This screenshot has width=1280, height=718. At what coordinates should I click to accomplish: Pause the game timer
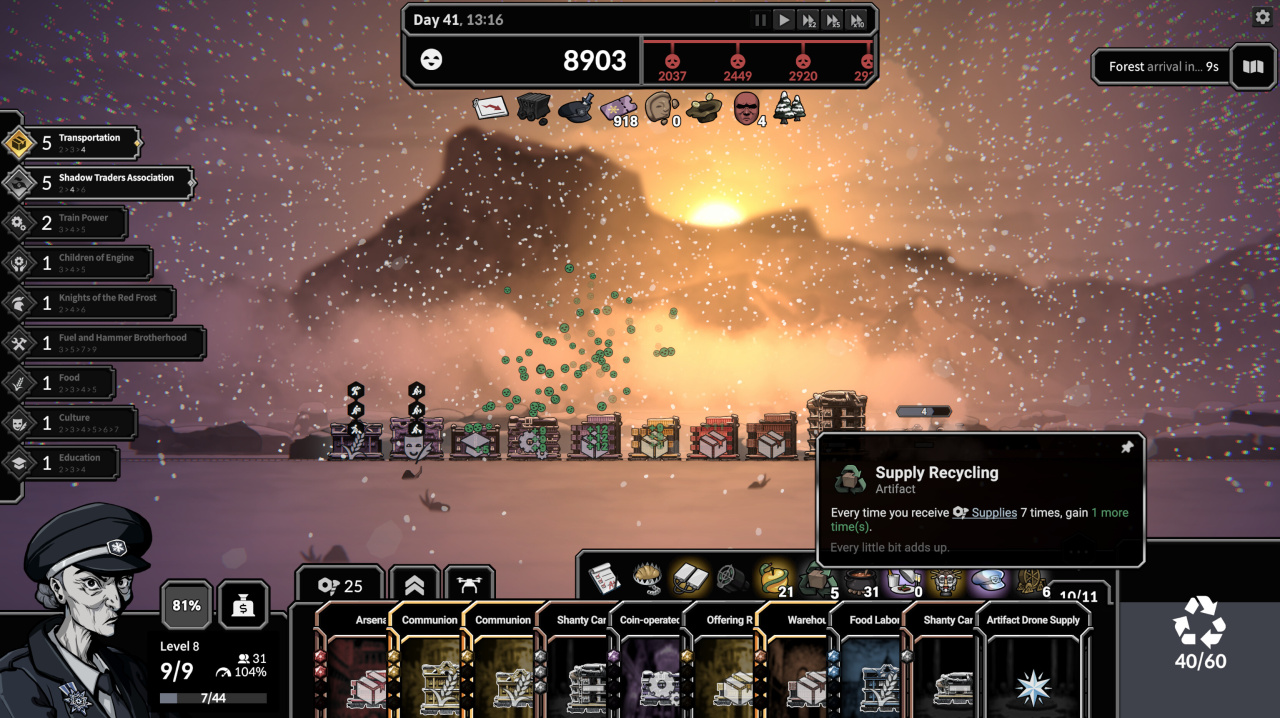pos(760,20)
